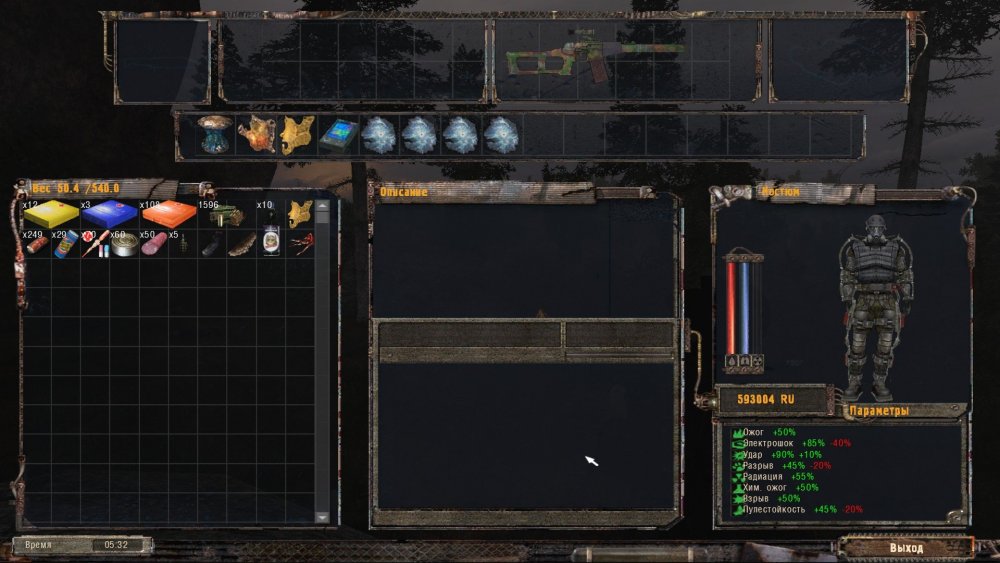Select the orange army medkit stack x108

167,213
